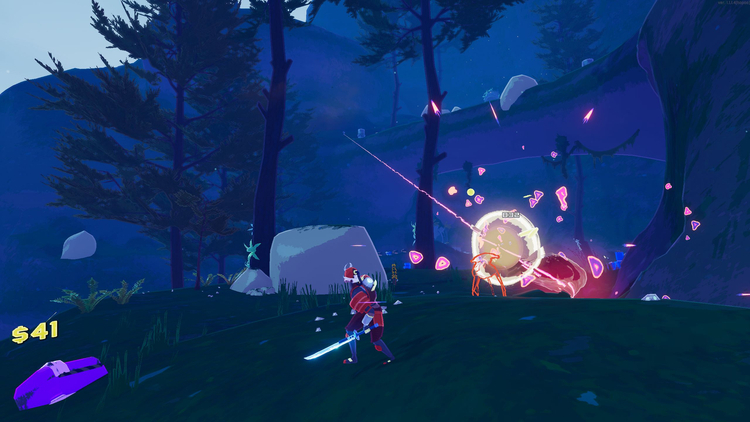This screenshot has width=750, height=422.
Task: Select the purple coffin item icon
Action: [x=60, y=381]
